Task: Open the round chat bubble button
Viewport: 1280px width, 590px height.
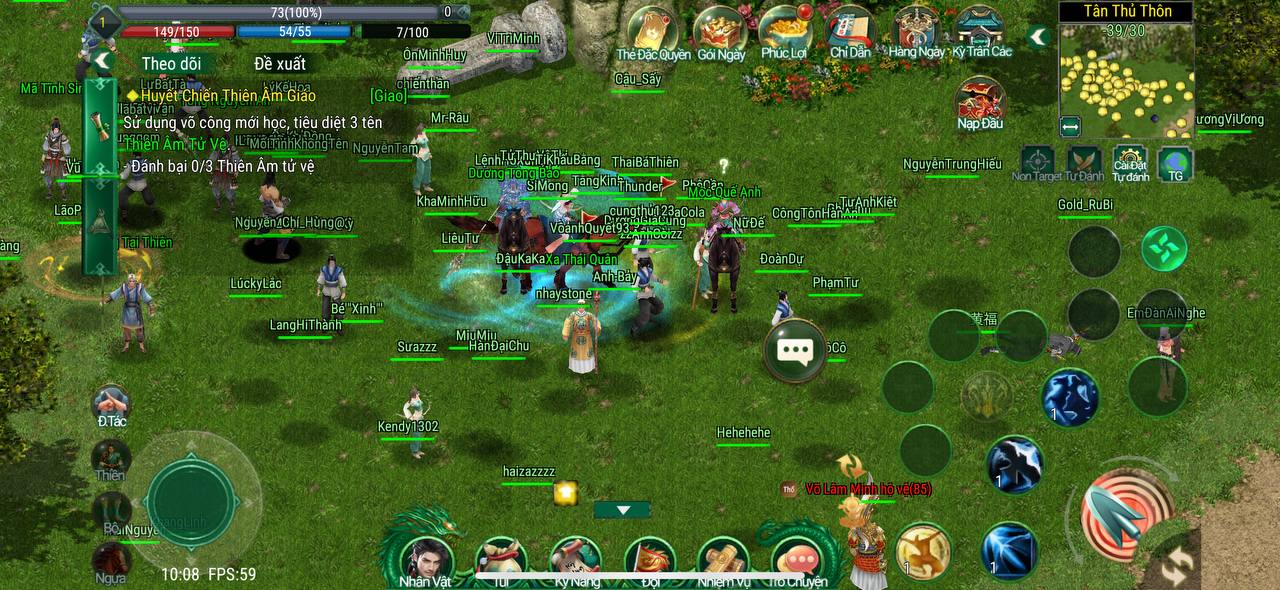Action: (x=795, y=350)
